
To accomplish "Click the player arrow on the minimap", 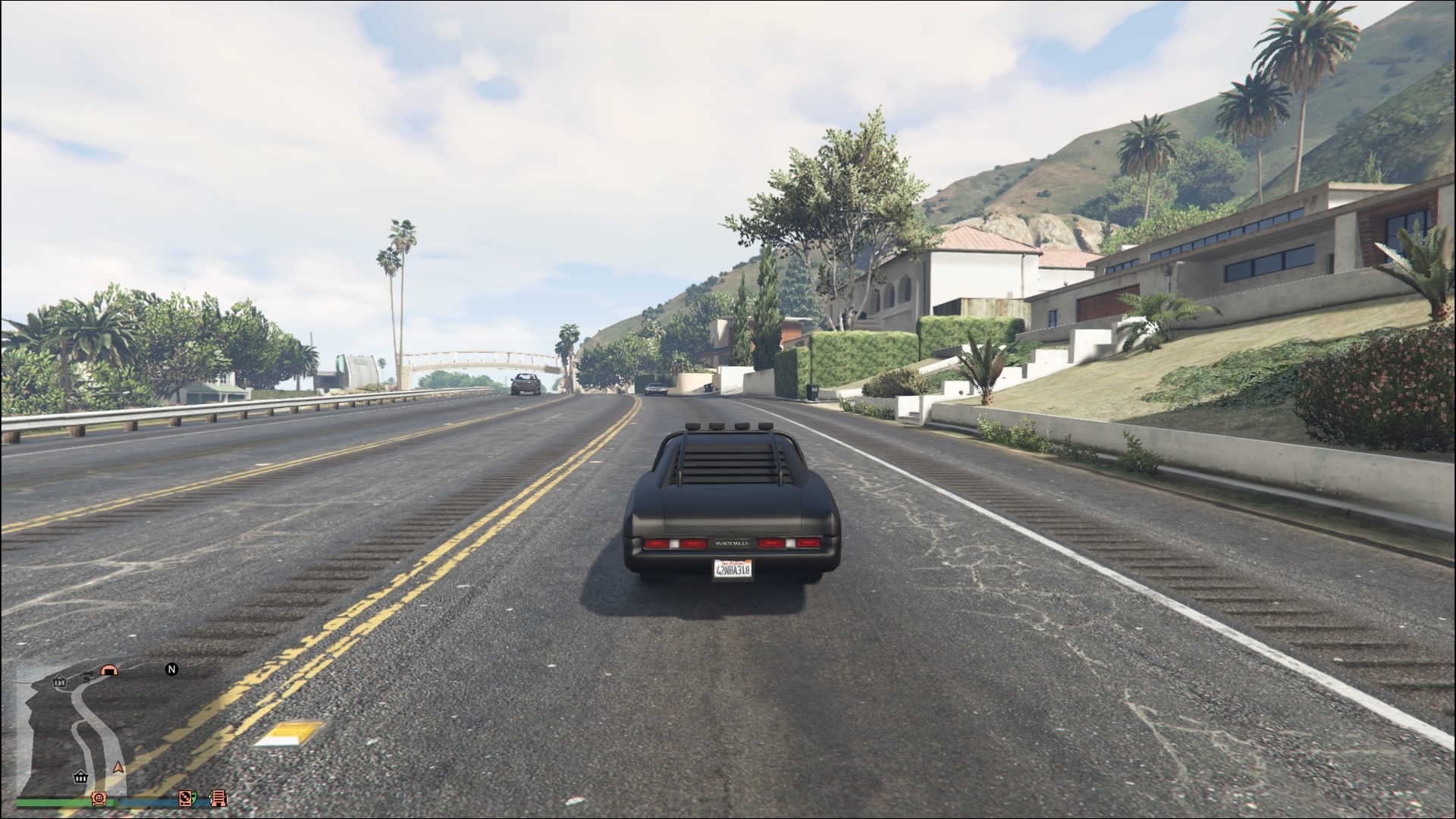I will 118,767.
